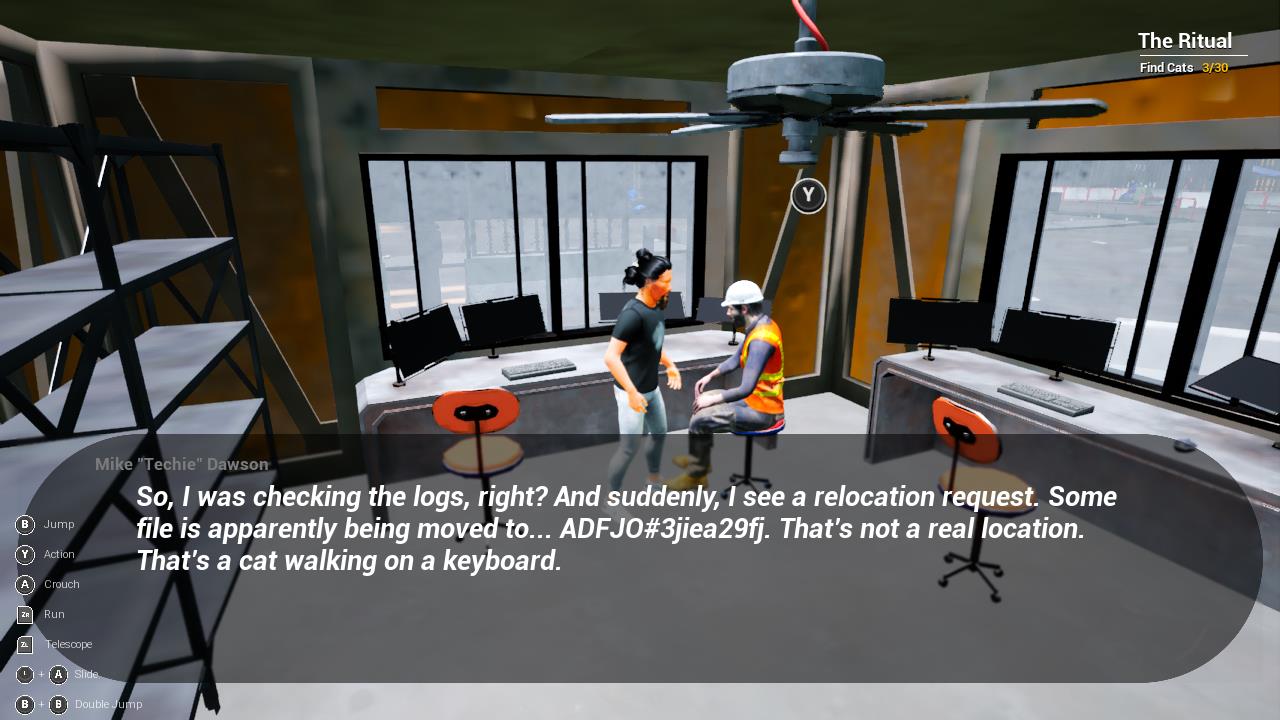Toggle the A button icon beside Slide
Image resolution: width=1280 pixels, height=720 pixels.
point(59,674)
